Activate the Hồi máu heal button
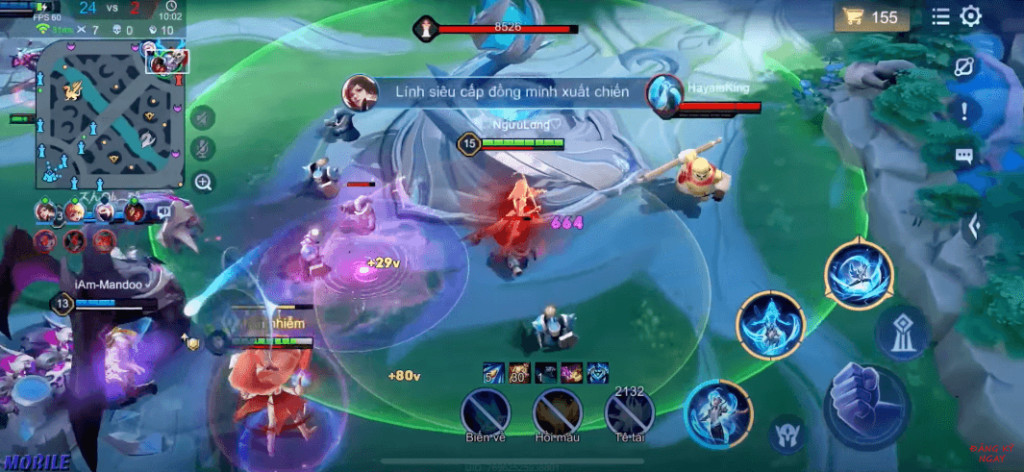 click(x=557, y=411)
